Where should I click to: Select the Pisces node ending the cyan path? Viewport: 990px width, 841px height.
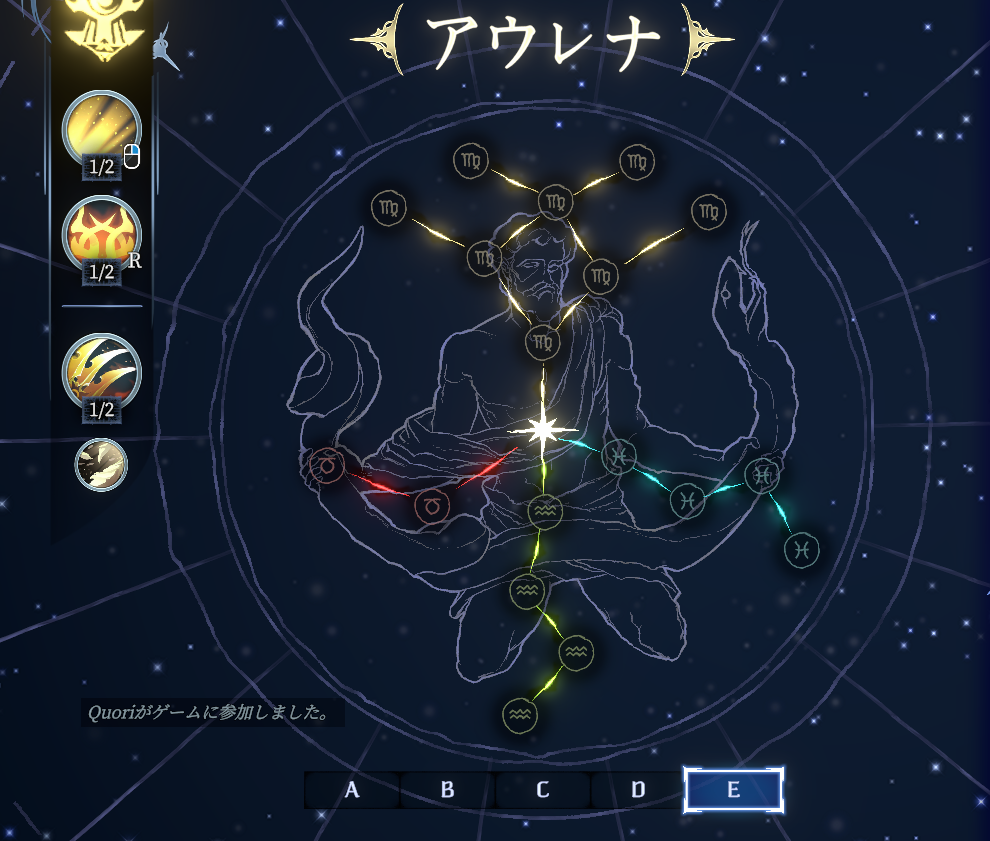(x=803, y=549)
